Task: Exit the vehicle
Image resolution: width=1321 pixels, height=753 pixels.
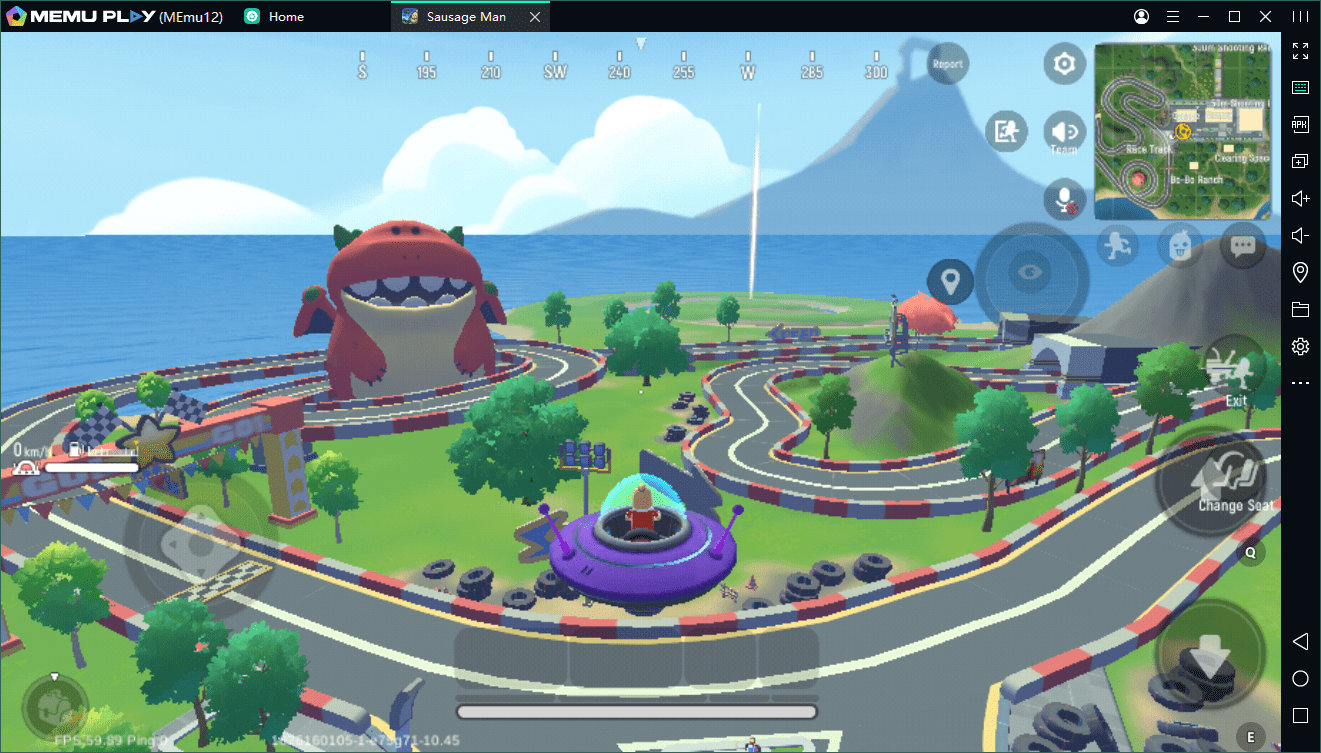Action: point(1234,373)
